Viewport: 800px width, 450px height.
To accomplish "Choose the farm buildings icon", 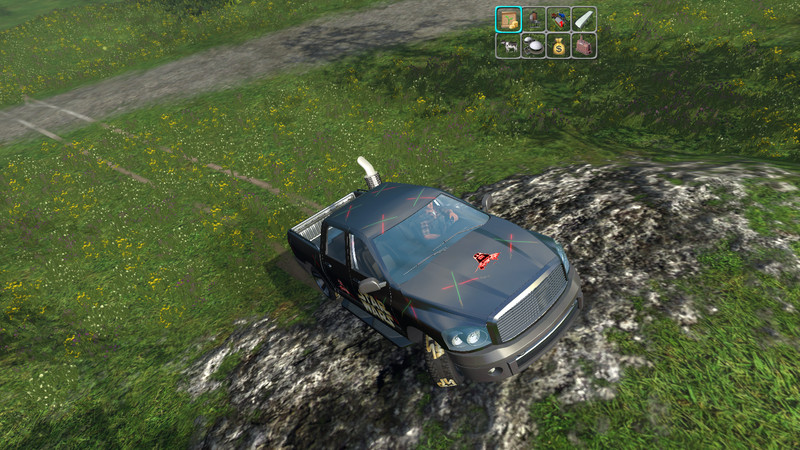I will 559,19.
